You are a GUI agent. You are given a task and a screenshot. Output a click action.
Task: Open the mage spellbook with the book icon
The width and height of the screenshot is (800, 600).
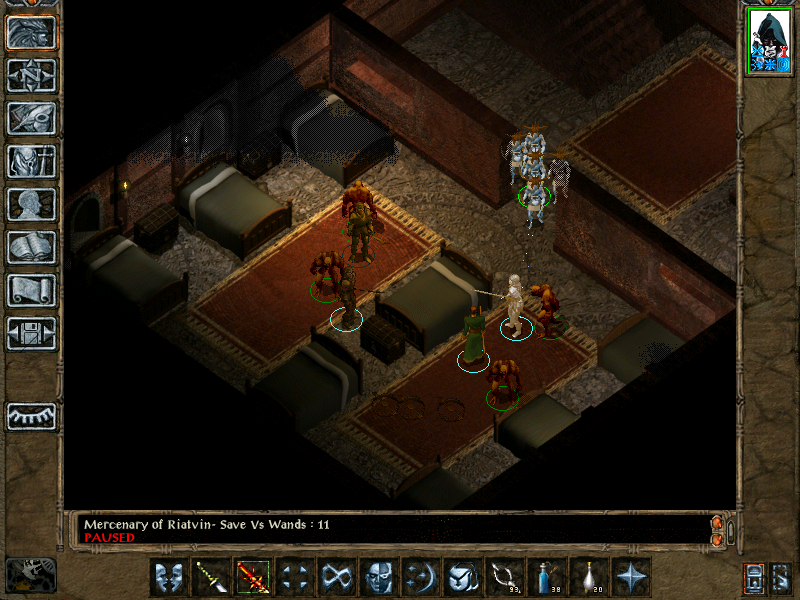31,248
